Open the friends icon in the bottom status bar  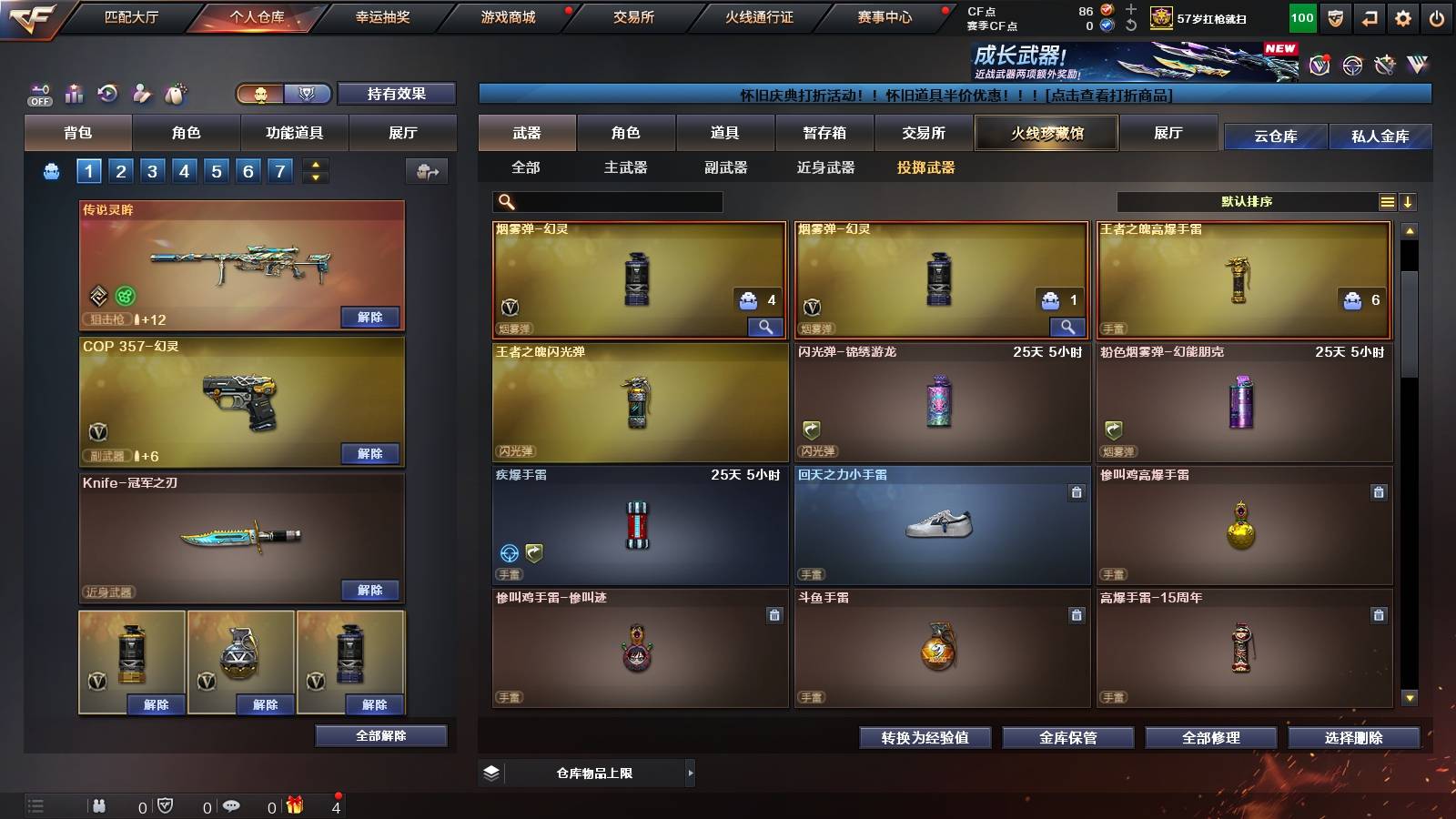click(x=98, y=805)
